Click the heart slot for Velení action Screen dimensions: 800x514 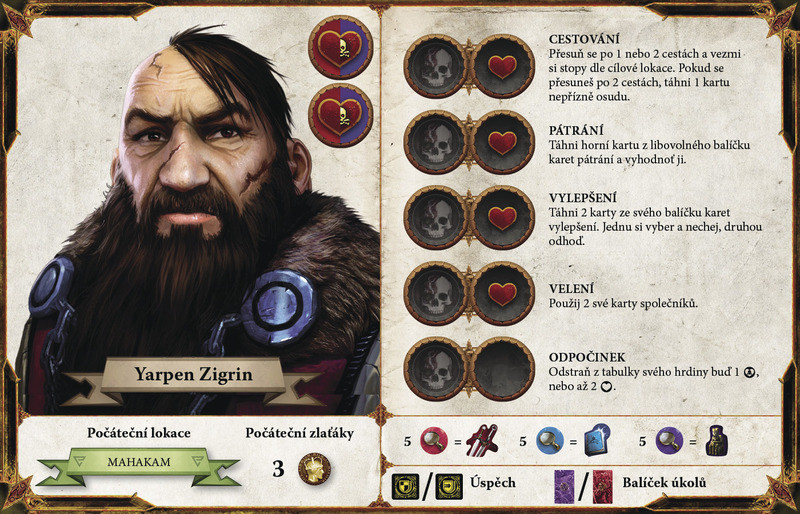pyautogui.click(x=502, y=293)
